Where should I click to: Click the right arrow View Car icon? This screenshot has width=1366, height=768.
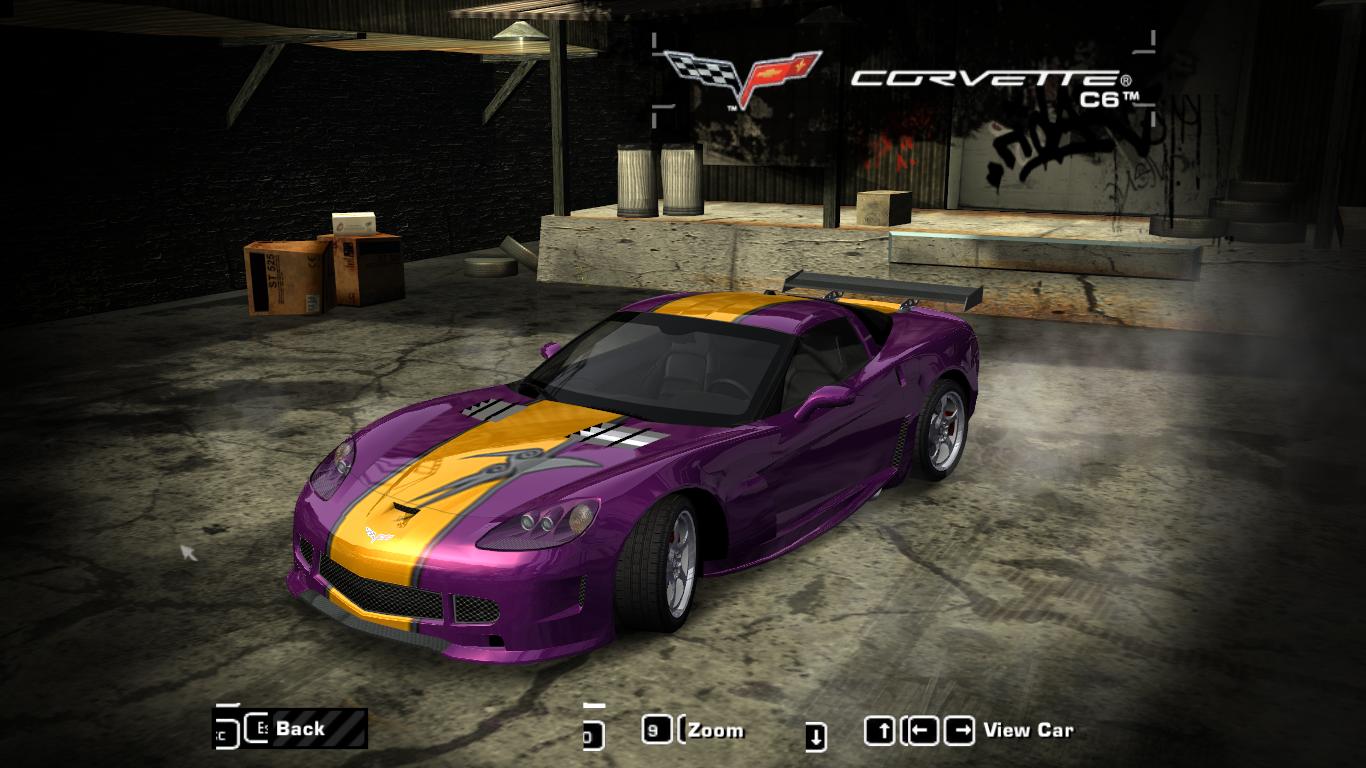pos(958,730)
